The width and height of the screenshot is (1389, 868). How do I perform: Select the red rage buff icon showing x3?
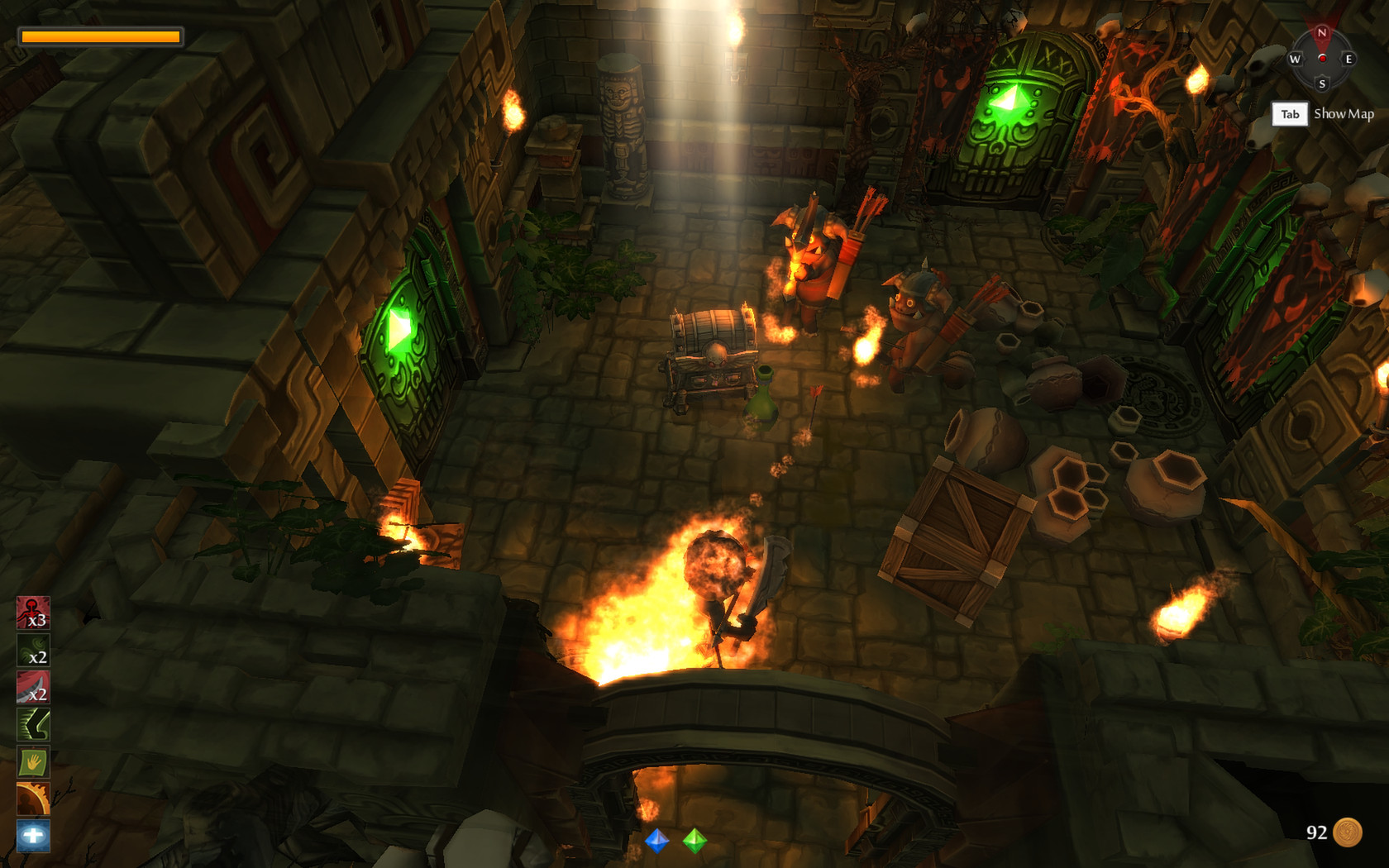[x=33, y=613]
